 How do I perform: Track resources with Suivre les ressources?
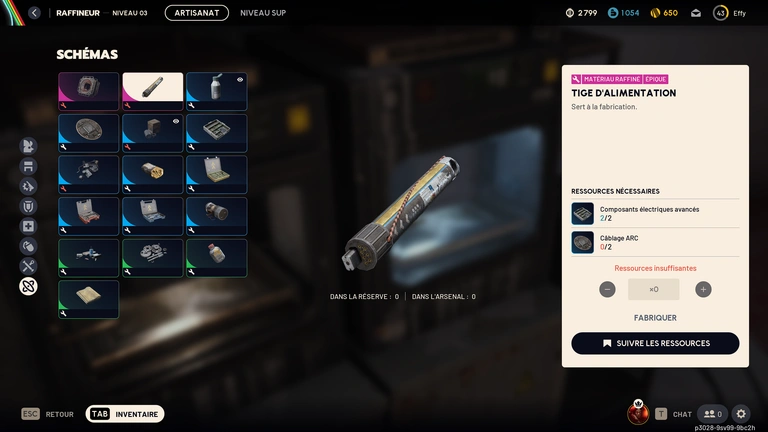[x=655, y=343]
